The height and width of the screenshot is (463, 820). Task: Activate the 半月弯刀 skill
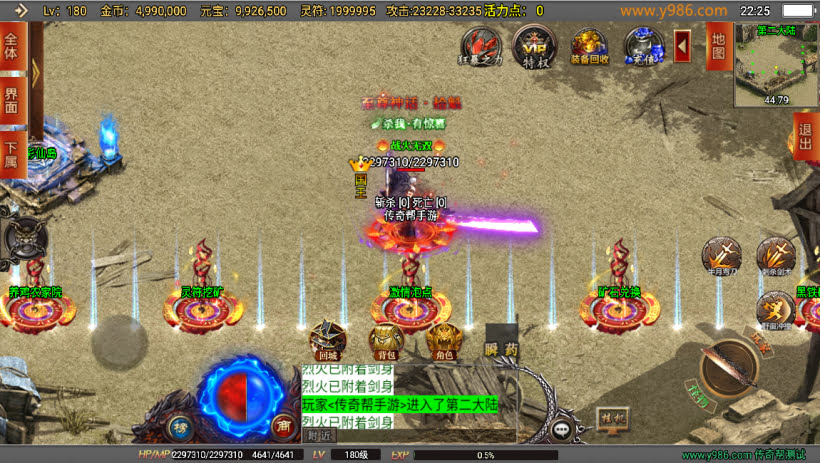[x=721, y=256]
